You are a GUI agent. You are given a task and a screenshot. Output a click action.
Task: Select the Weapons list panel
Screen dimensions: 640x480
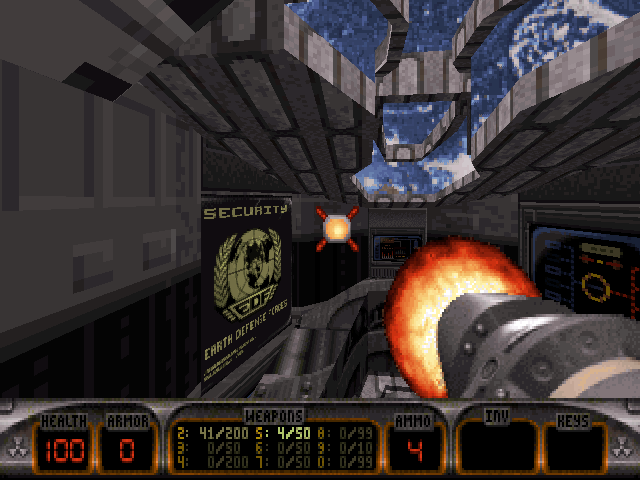click(x=273, y=448)
